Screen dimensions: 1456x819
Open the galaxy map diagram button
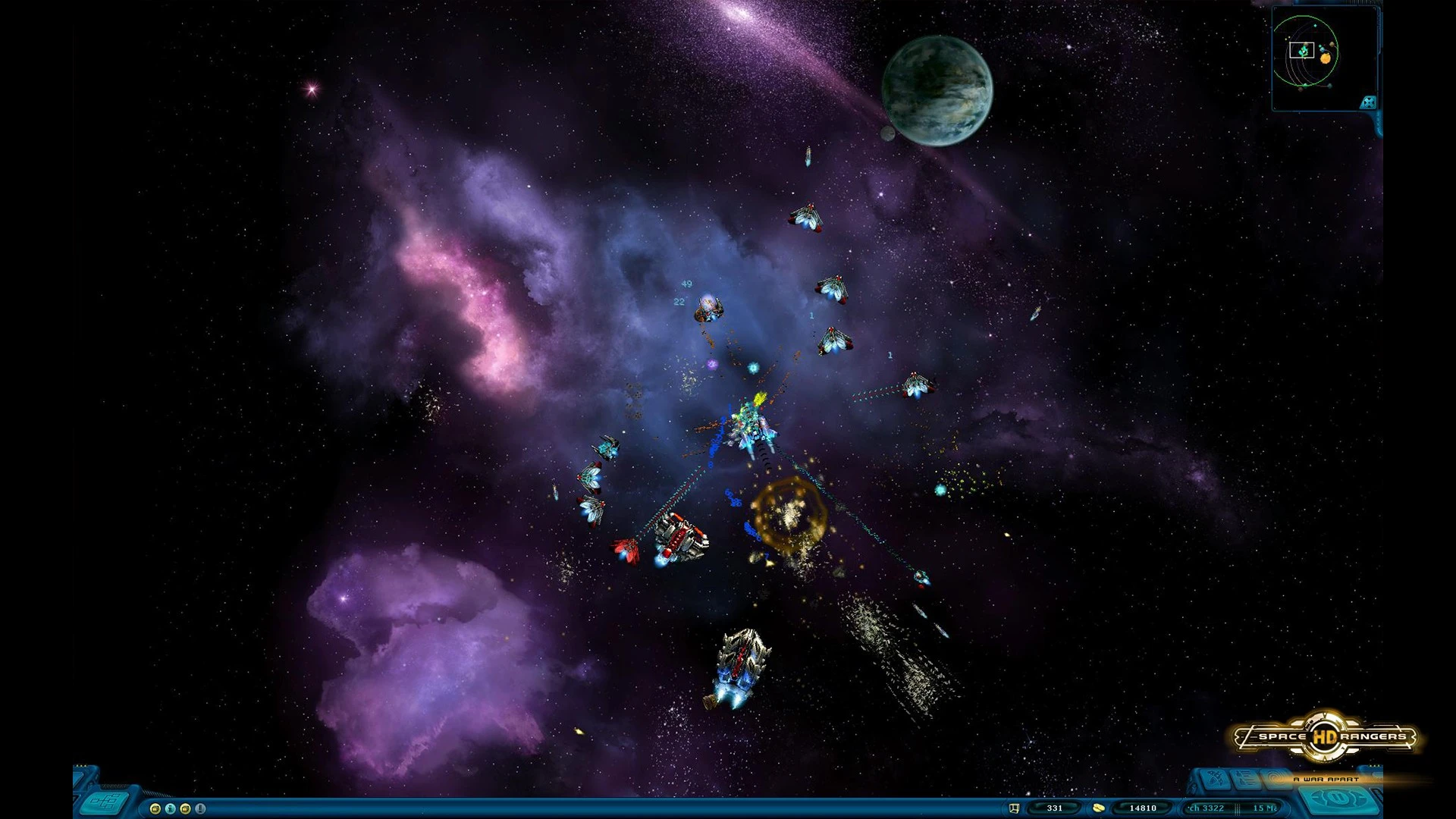pos(105,802)
